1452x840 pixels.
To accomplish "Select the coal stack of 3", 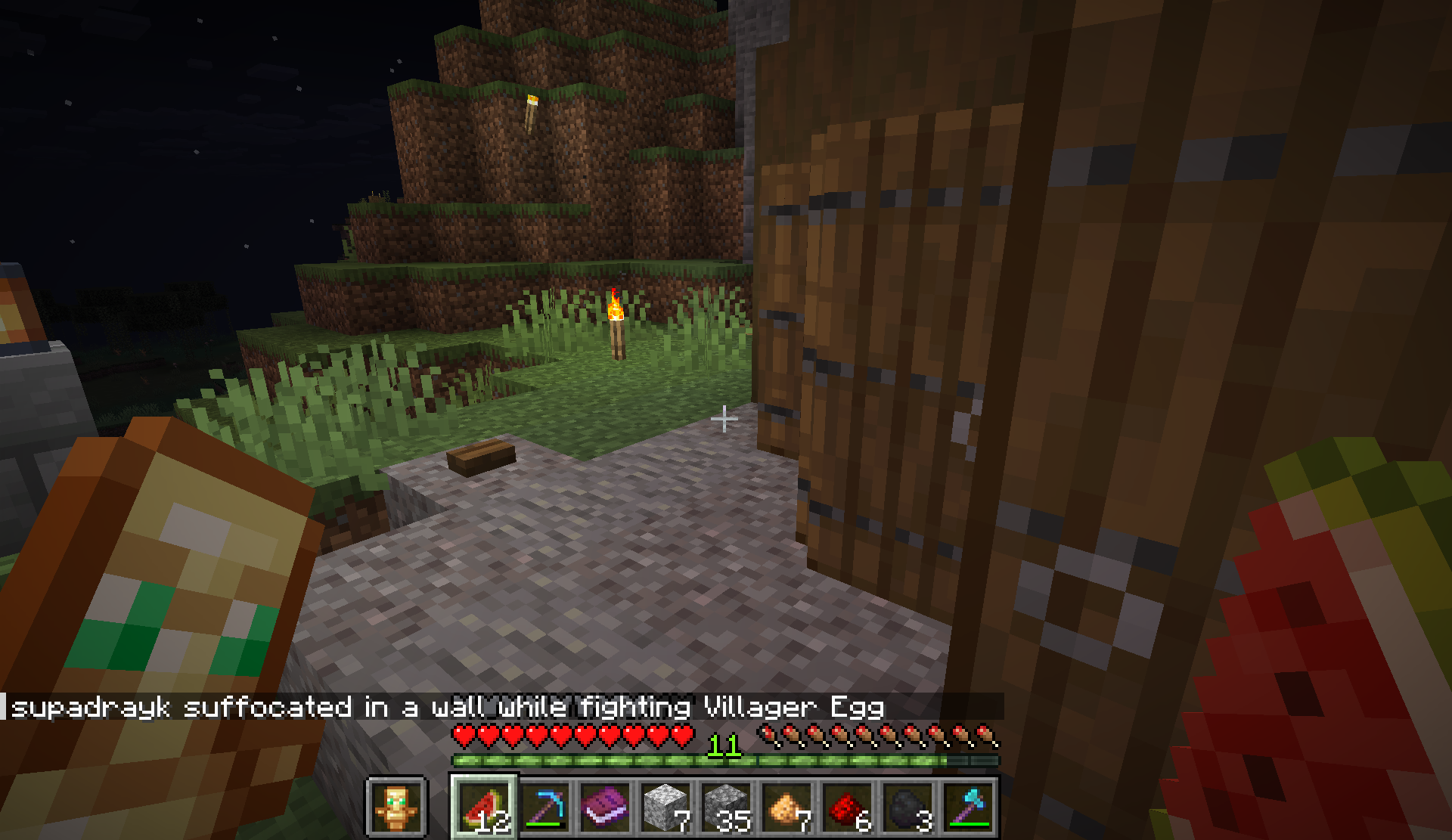I will (x=907, y=807).
